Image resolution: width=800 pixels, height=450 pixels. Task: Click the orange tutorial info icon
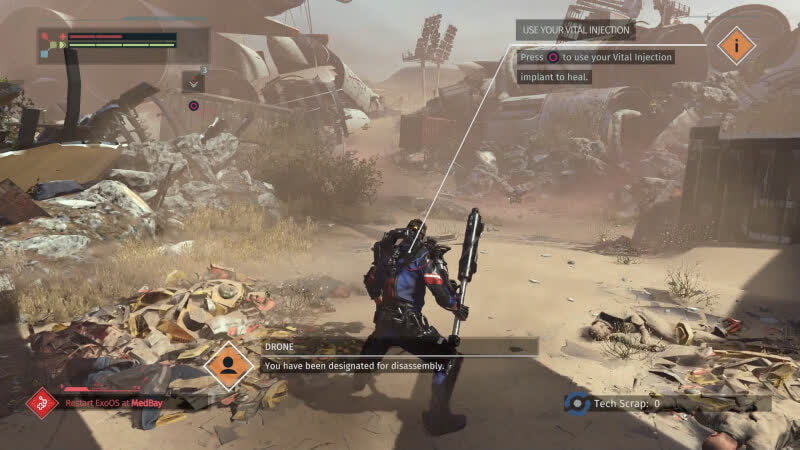pos(736,45)
